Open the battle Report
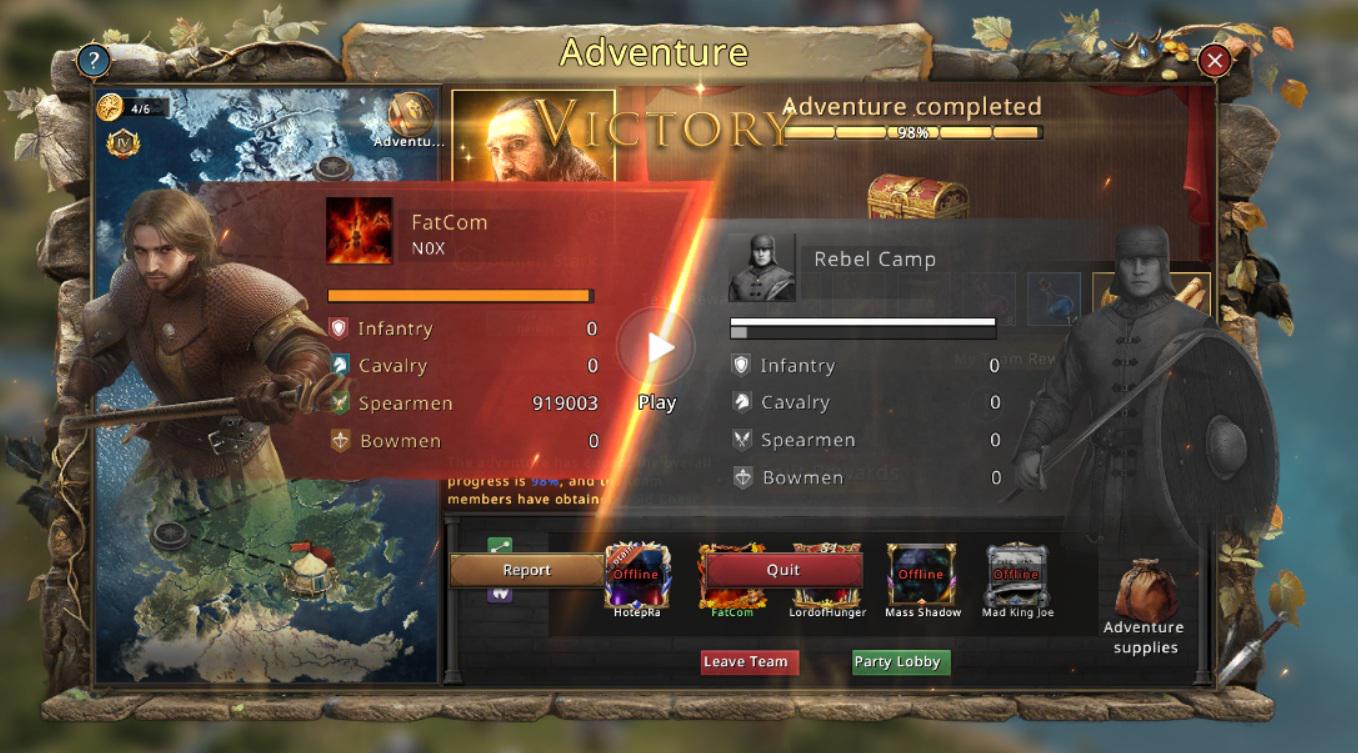This screenshot has width=1358, height=753. (x=526, y=570)
